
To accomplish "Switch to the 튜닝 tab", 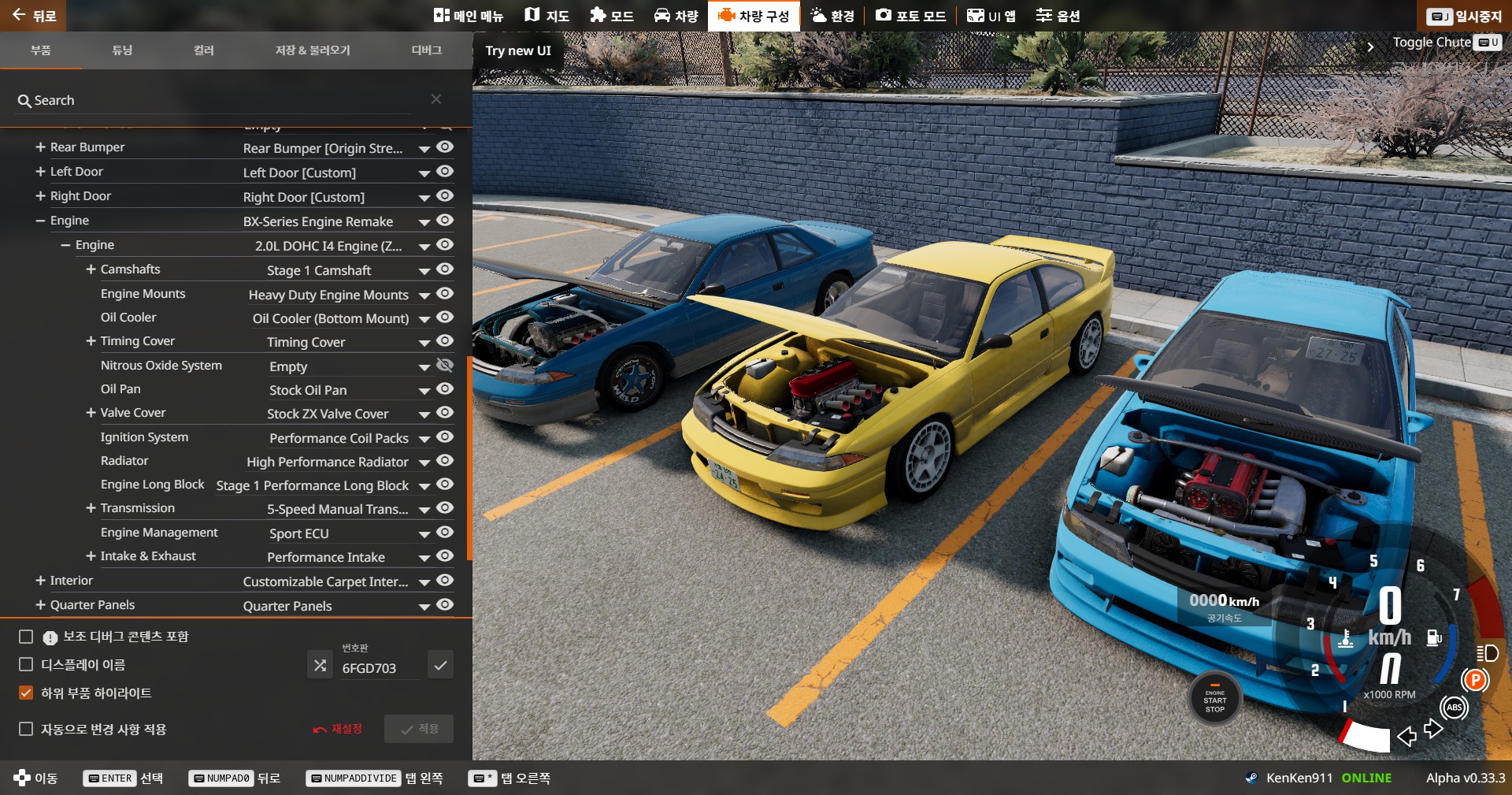I will (x=122, y=50).
